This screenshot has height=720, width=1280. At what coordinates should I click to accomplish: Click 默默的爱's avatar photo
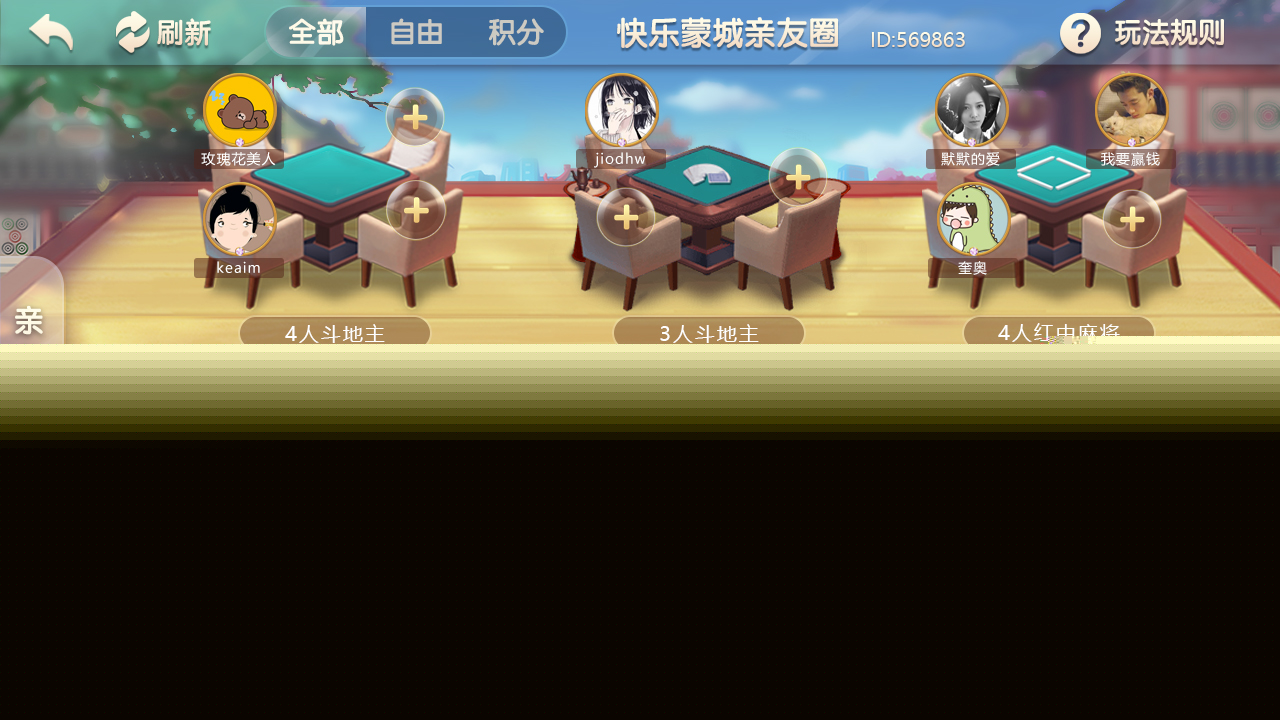971,108
